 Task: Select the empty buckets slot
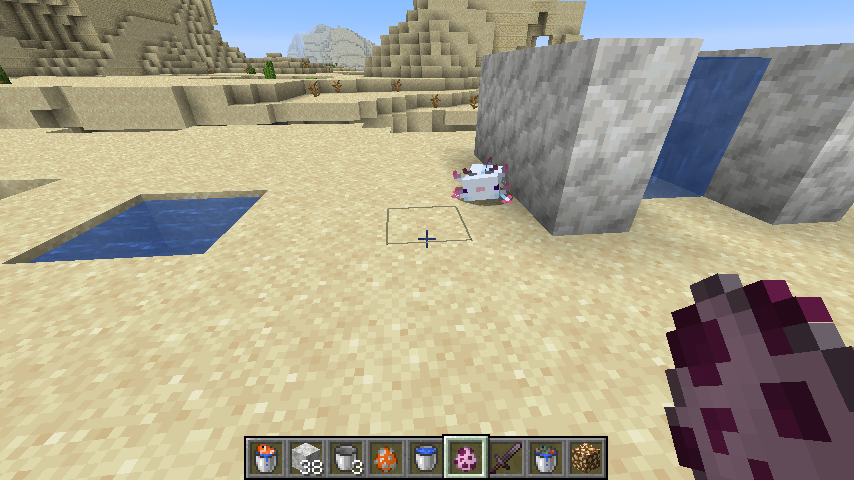[346, 457]
